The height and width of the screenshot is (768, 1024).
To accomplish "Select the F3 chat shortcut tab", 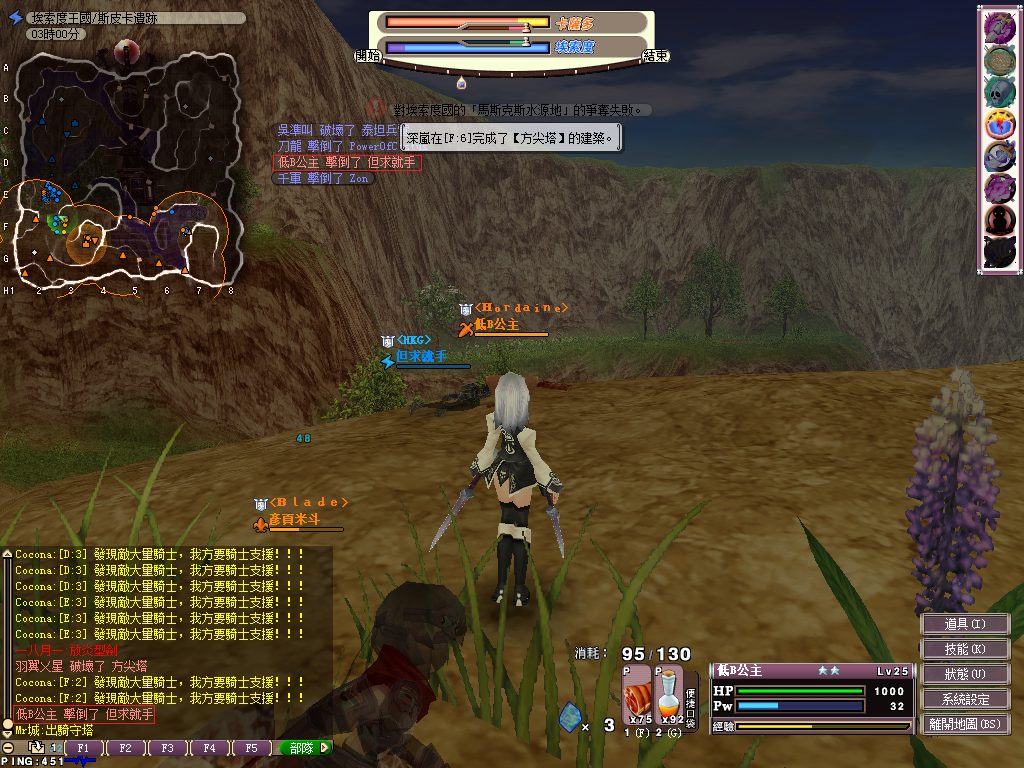I will click(x=168, y=748).
